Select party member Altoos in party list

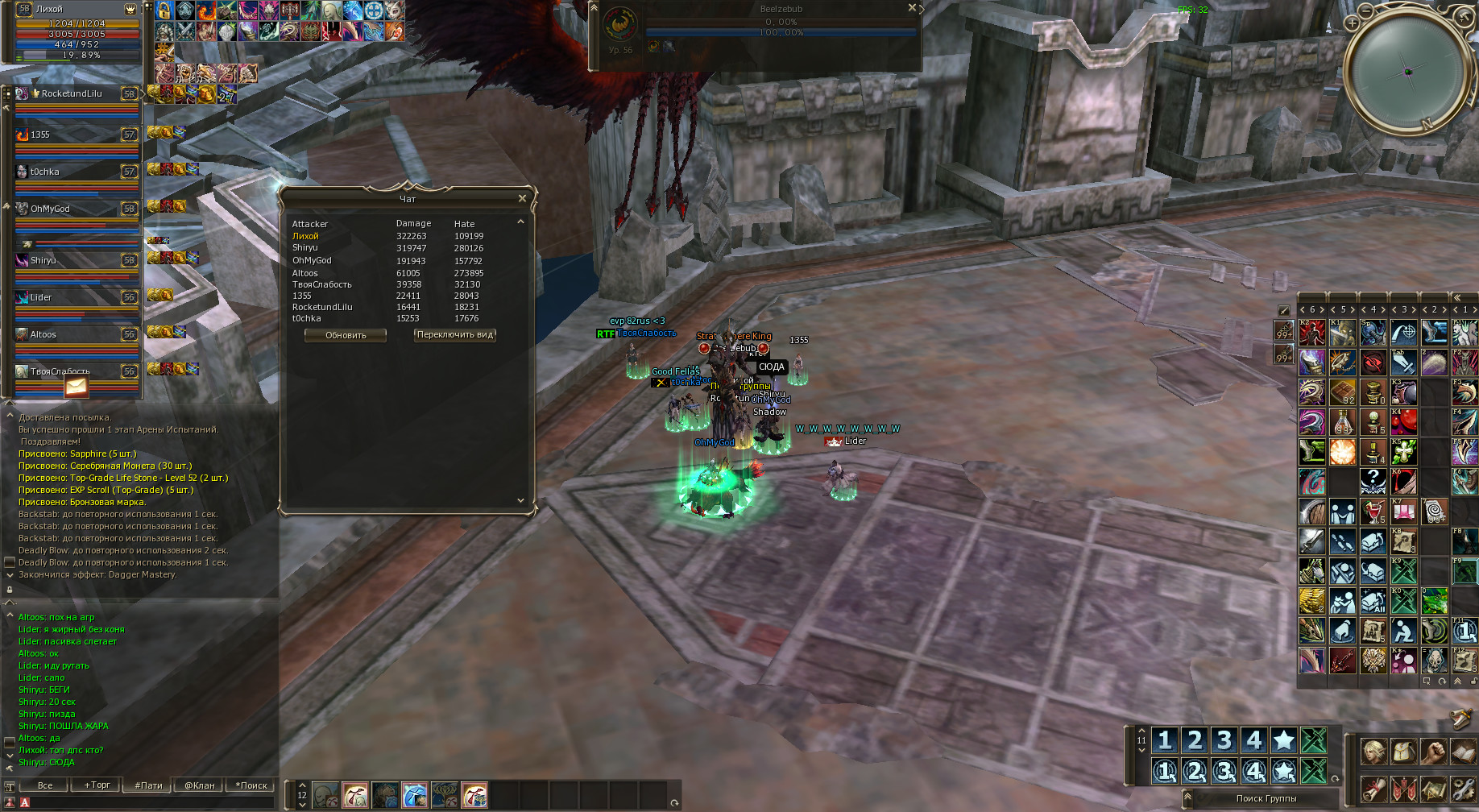43,335
